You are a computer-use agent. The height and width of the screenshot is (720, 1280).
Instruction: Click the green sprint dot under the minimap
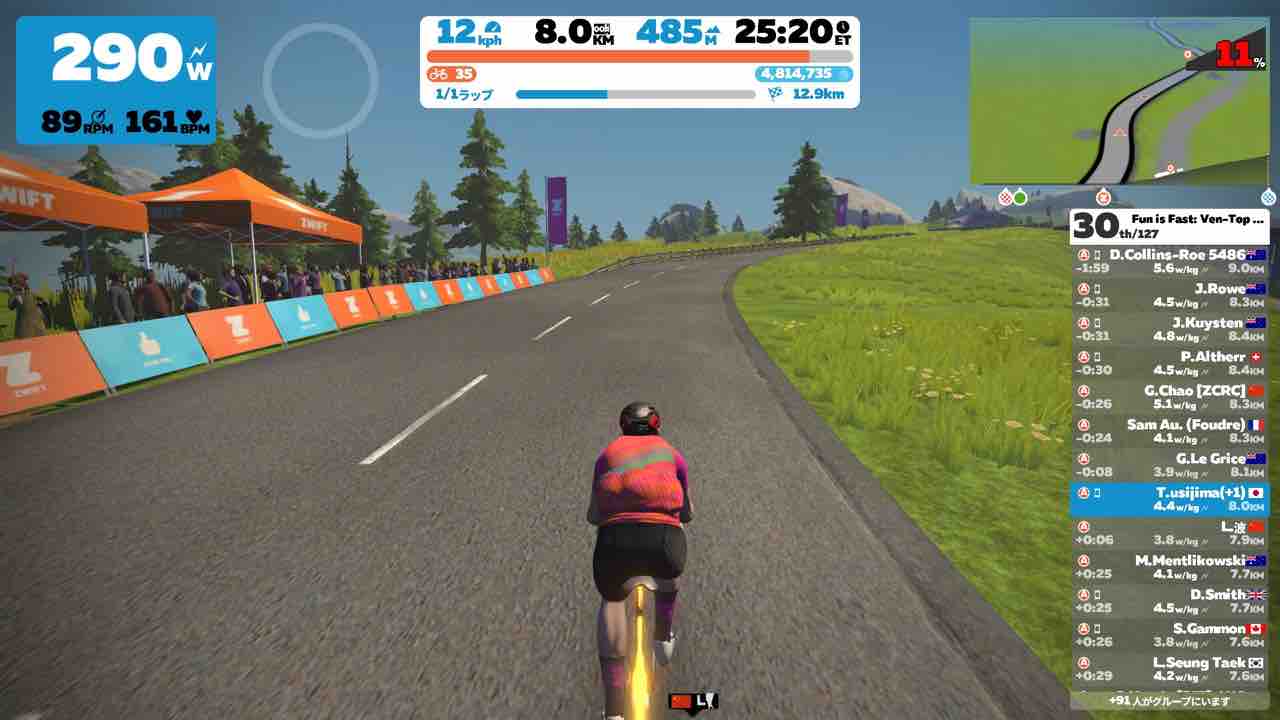click(1019, 199)
